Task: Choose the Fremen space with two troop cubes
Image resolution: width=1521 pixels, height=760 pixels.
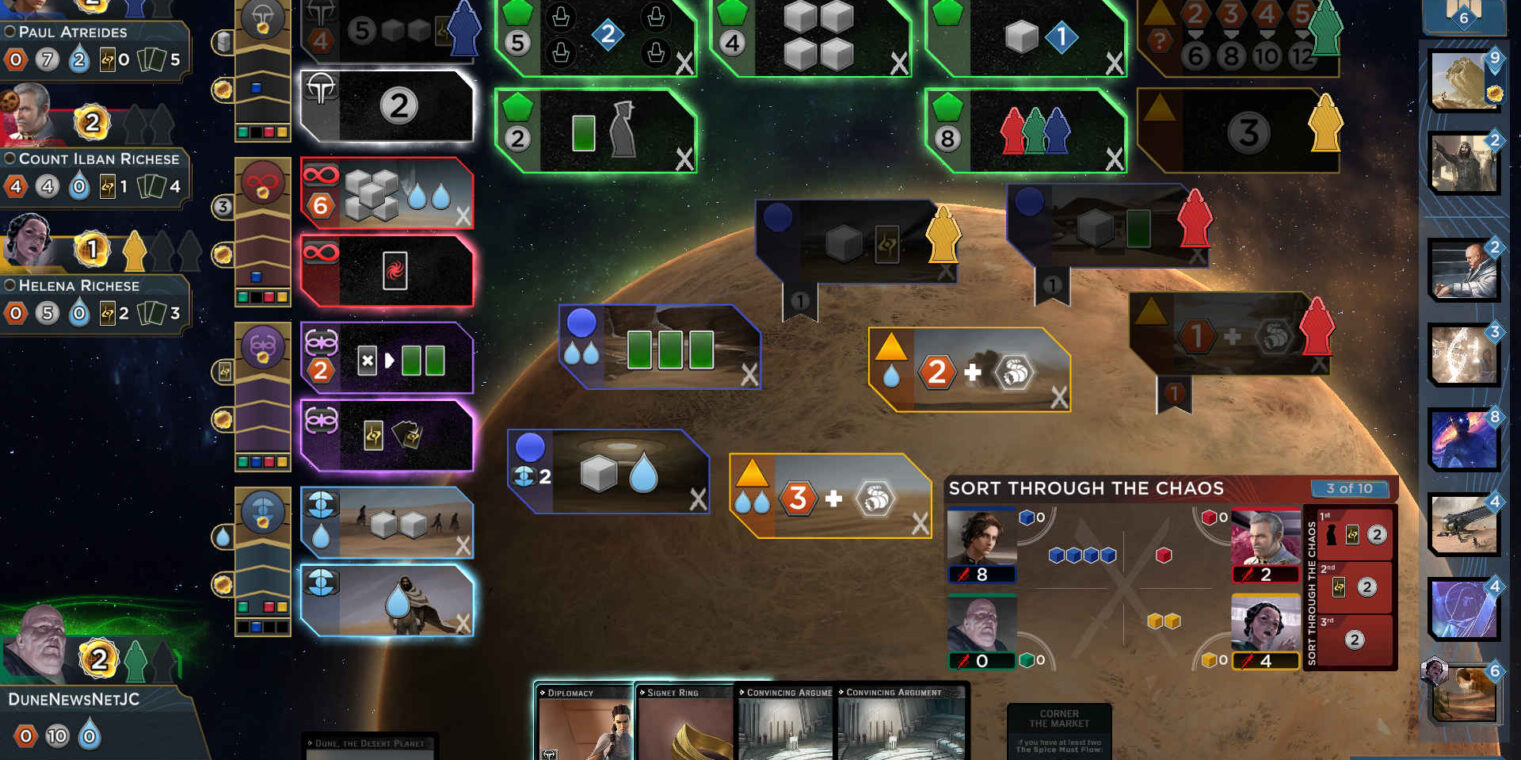Action: pos(387,522)
